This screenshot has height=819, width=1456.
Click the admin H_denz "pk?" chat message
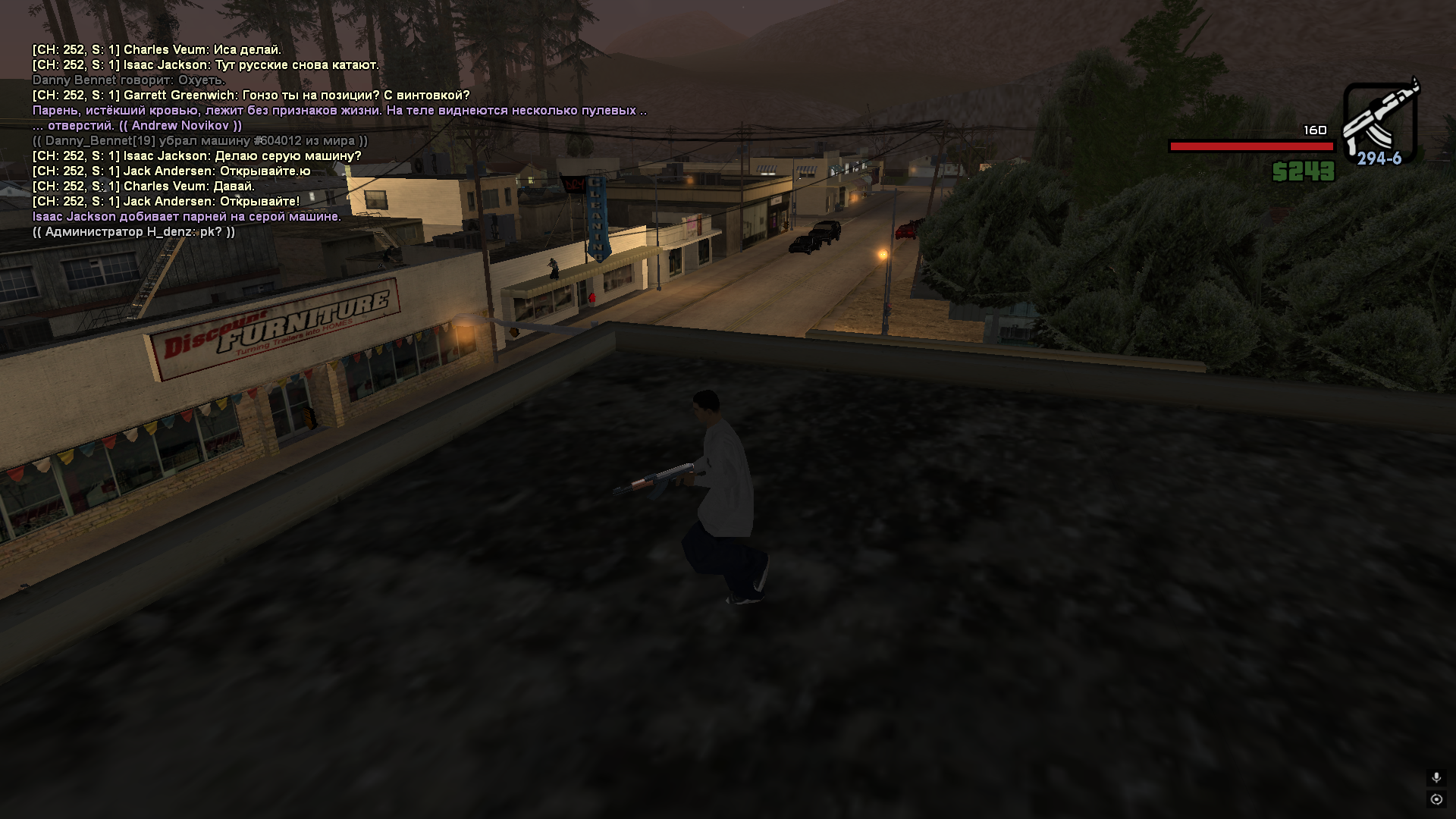point(133,232)
